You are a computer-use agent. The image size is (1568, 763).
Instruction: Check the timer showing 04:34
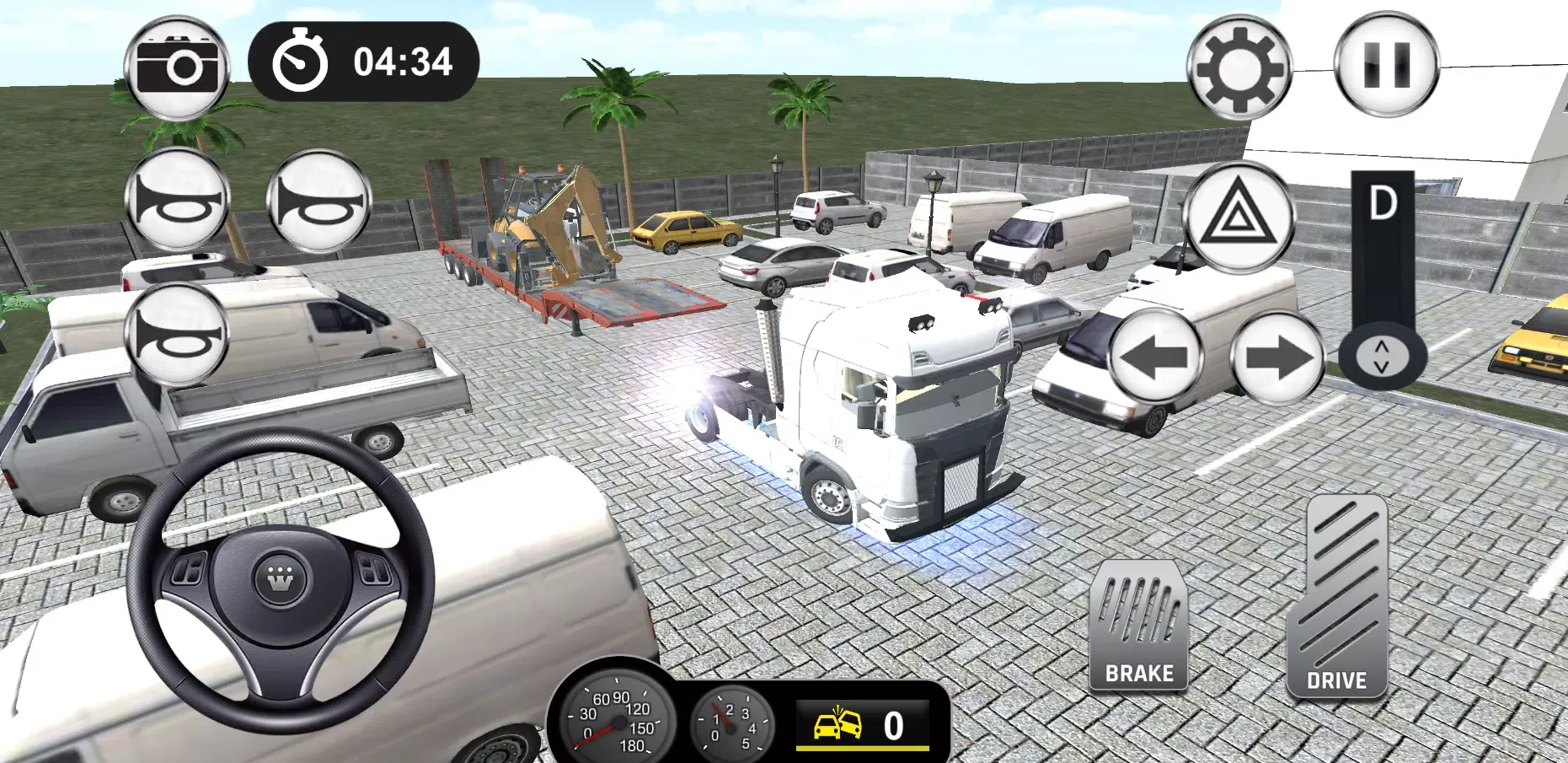click(x=362, y=59)
